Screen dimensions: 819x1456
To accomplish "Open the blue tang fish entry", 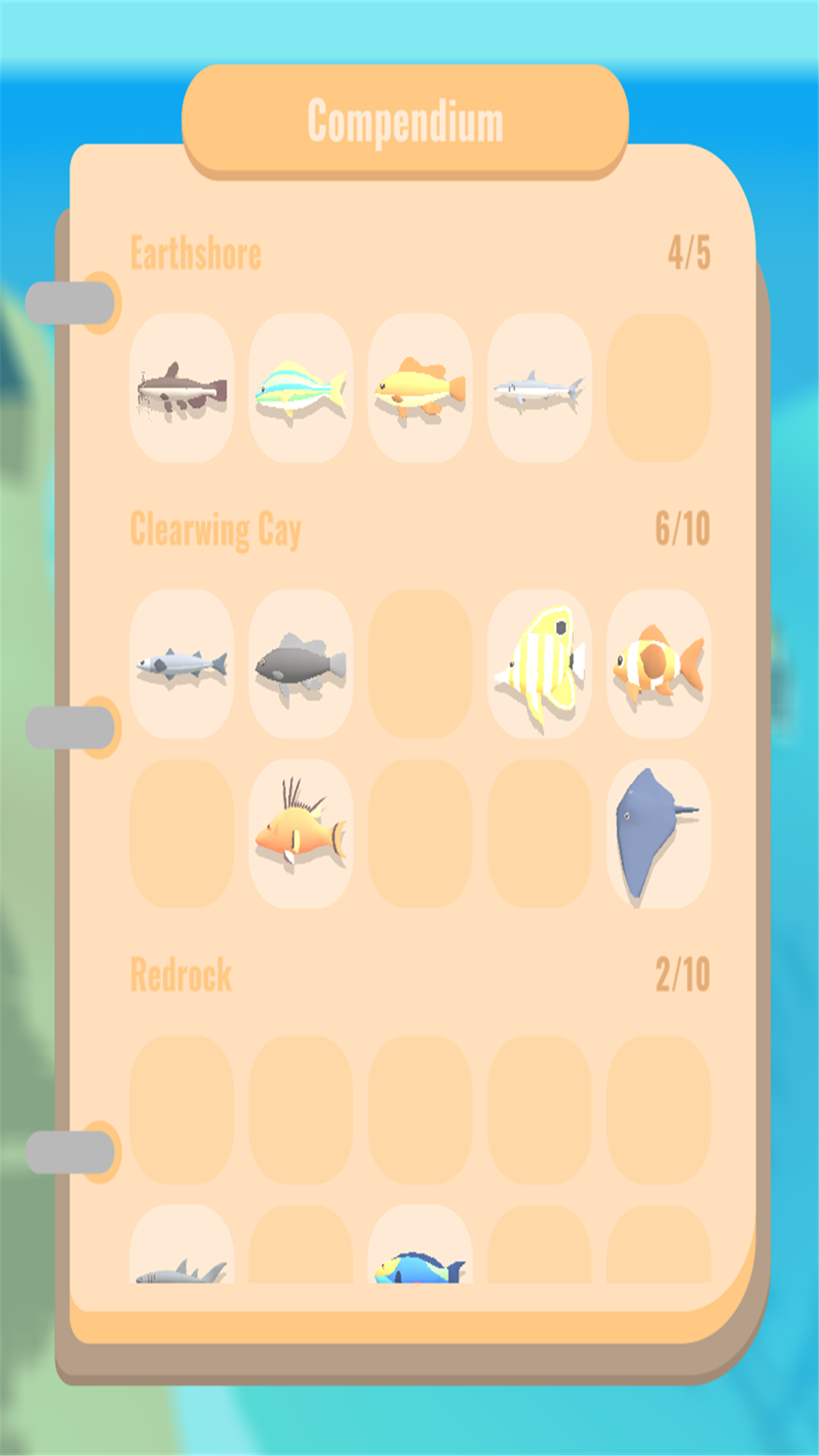I will pos(419,1247).
